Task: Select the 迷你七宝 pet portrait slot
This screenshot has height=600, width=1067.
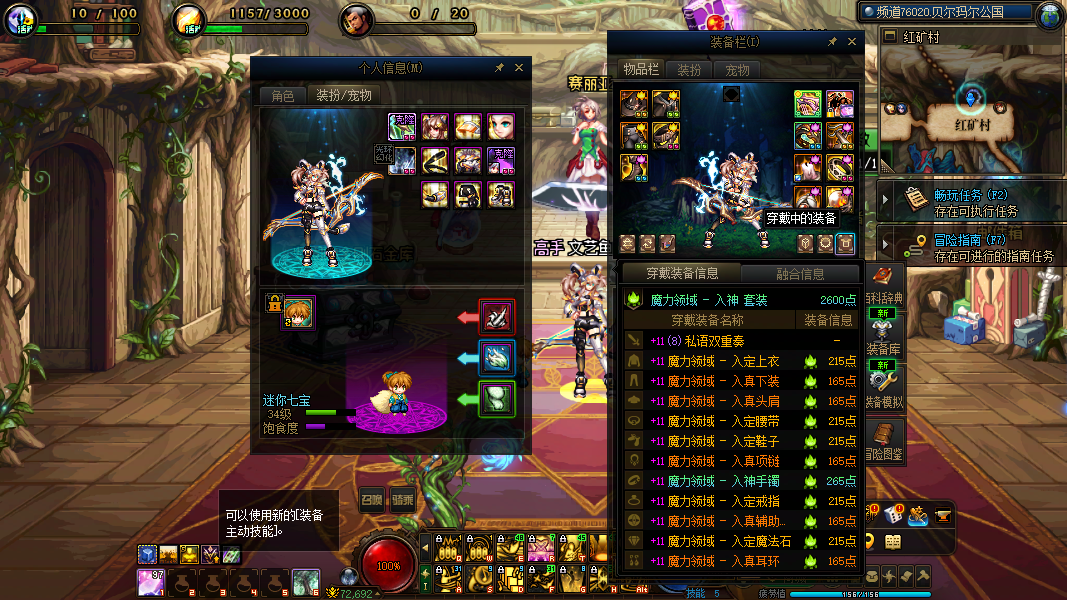Action: point(298,311)
